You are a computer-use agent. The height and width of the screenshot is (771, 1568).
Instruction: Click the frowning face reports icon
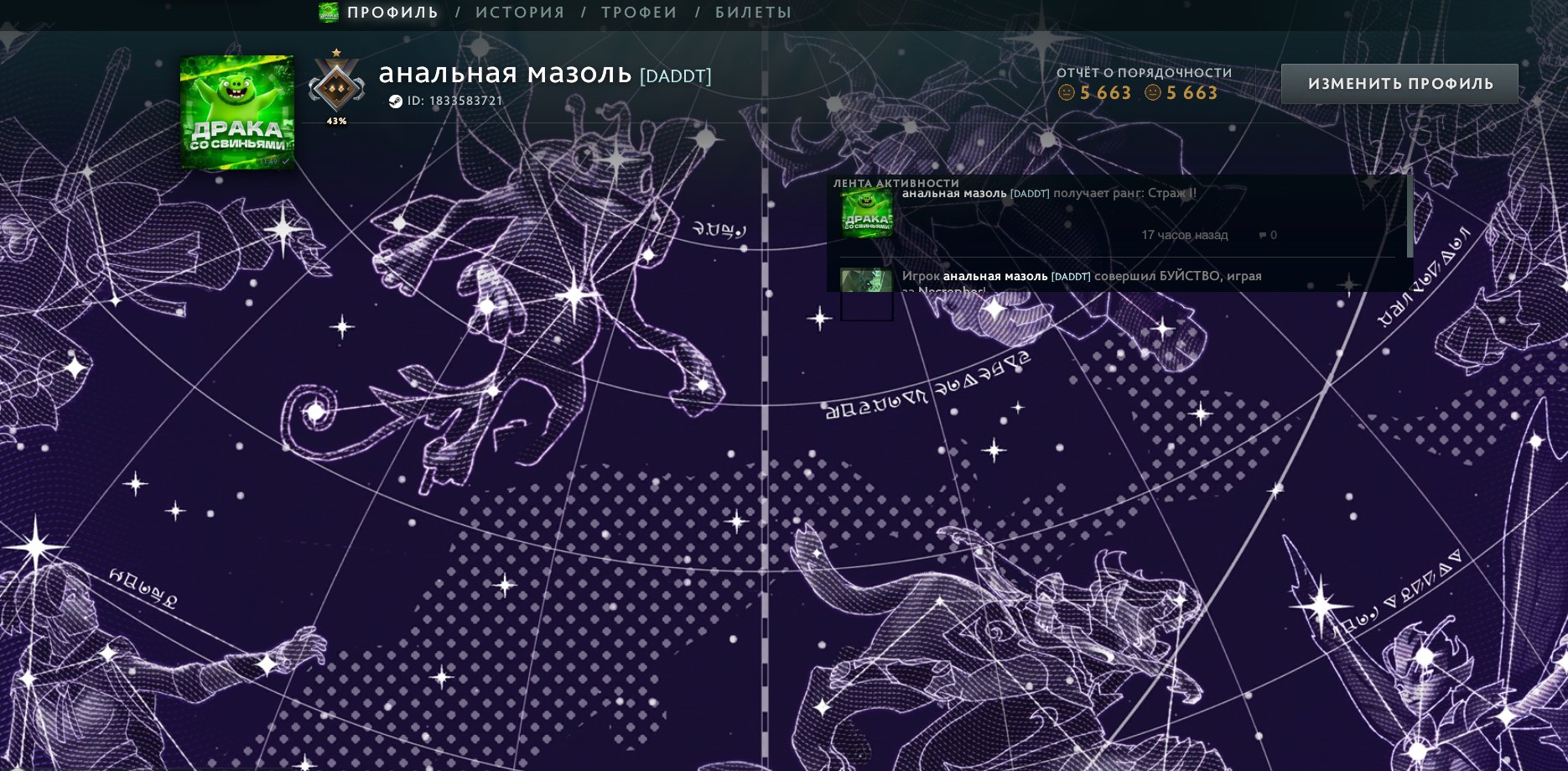coord(1152,94)
